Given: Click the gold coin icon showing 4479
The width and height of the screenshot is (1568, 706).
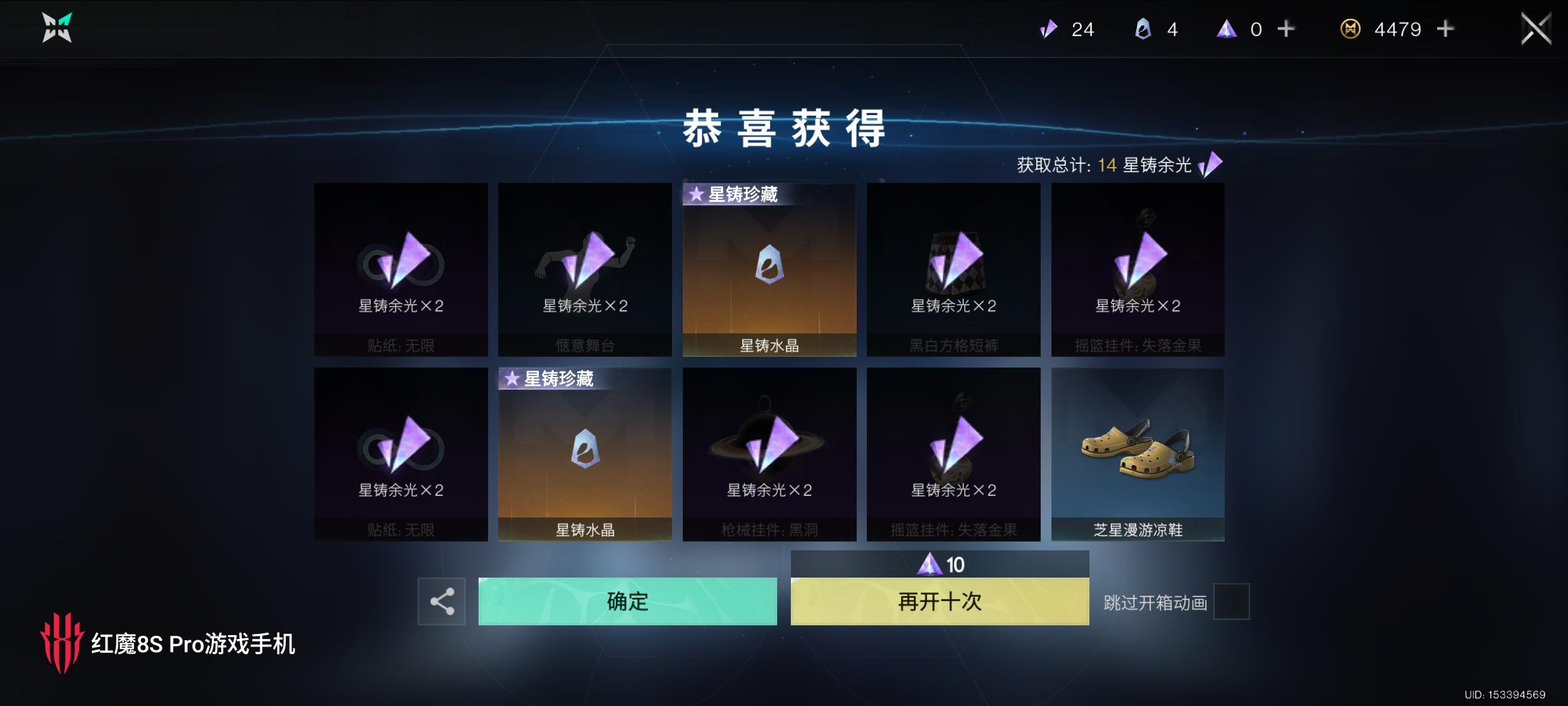Looking at the screenshot, I should (1351, 29).
